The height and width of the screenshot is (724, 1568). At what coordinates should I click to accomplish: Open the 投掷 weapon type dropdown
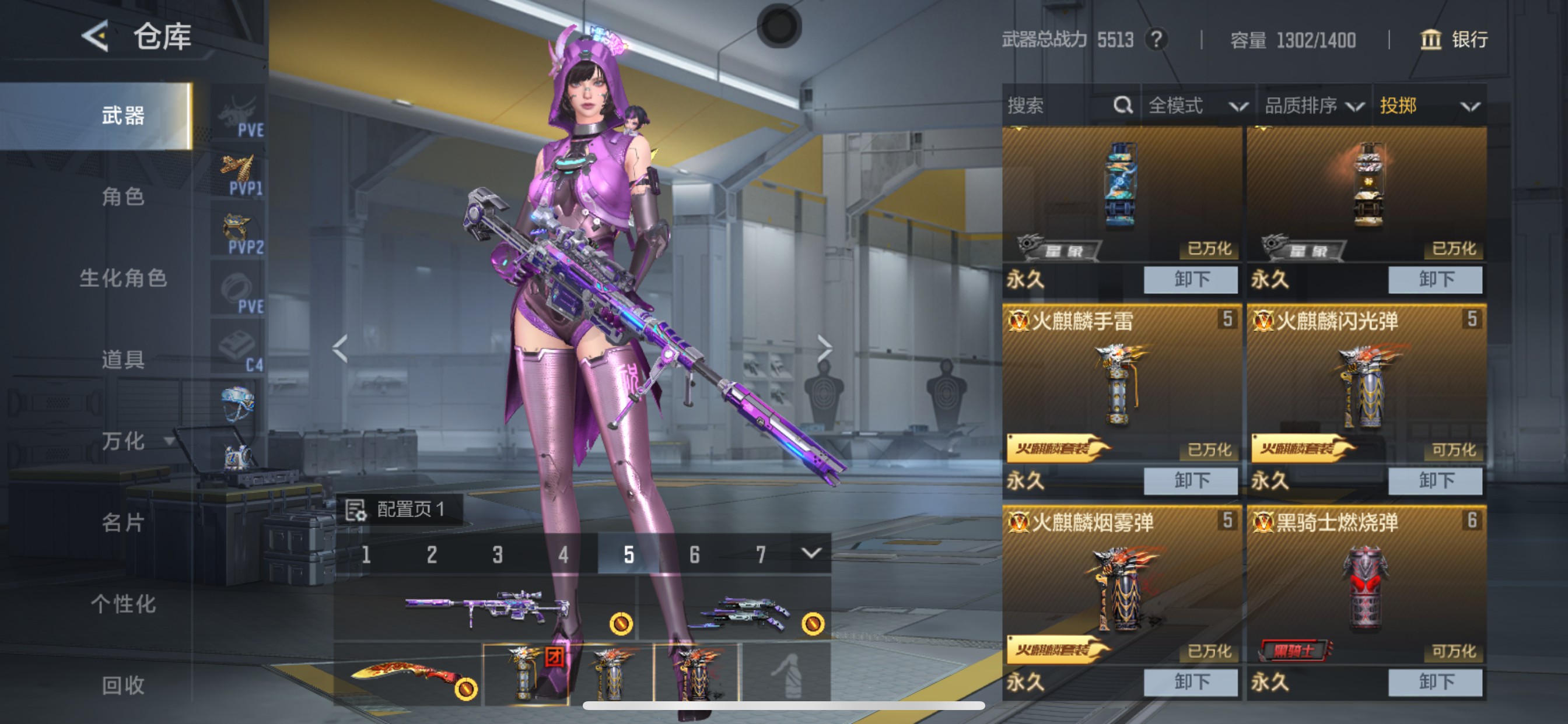pos(1428,106)
